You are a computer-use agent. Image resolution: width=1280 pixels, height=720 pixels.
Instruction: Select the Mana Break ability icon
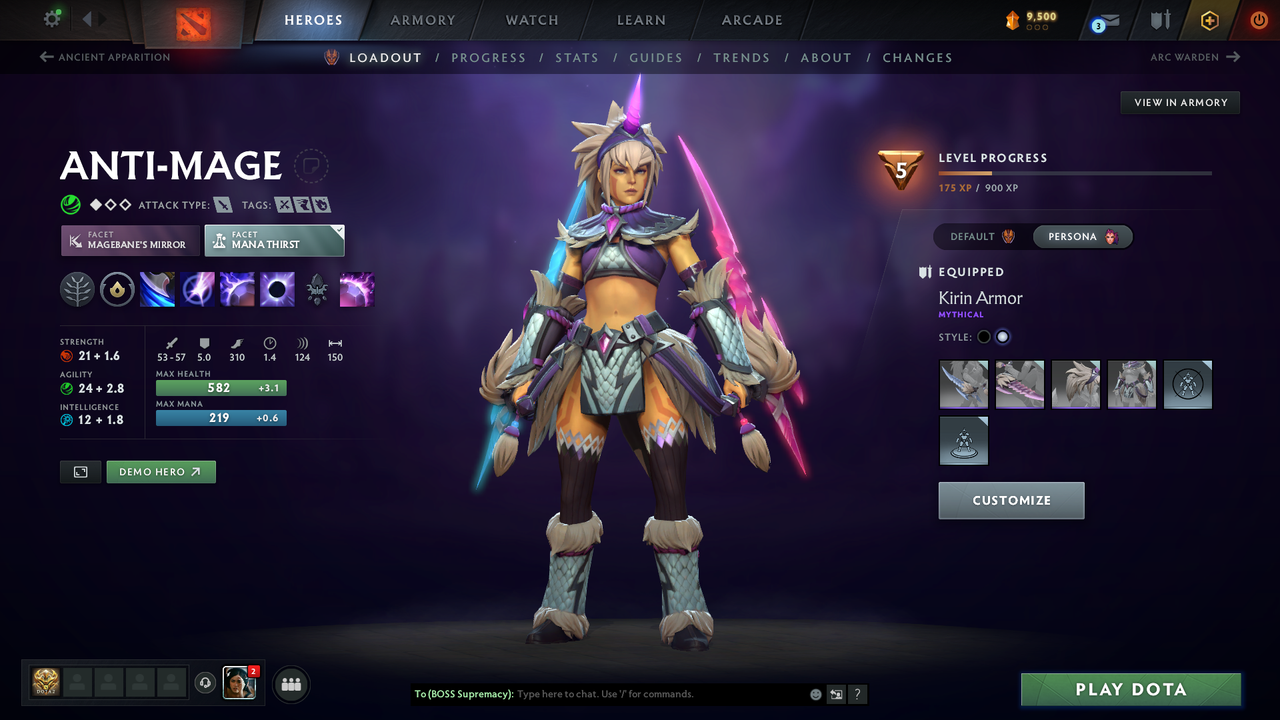[x=156, y=290]
